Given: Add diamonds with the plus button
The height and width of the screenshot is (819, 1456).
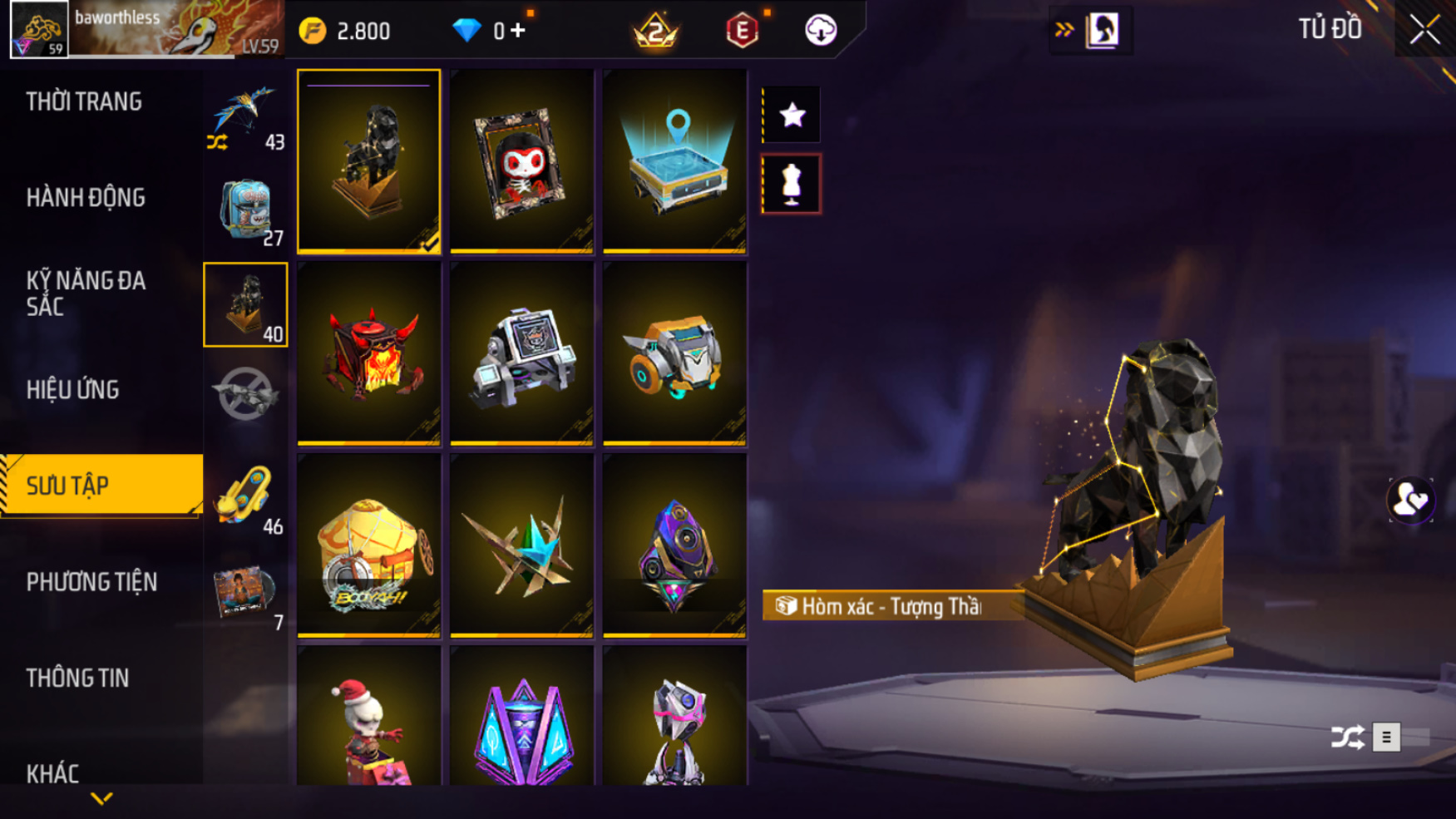Looking at the screenshot, I should coord(519,31).
